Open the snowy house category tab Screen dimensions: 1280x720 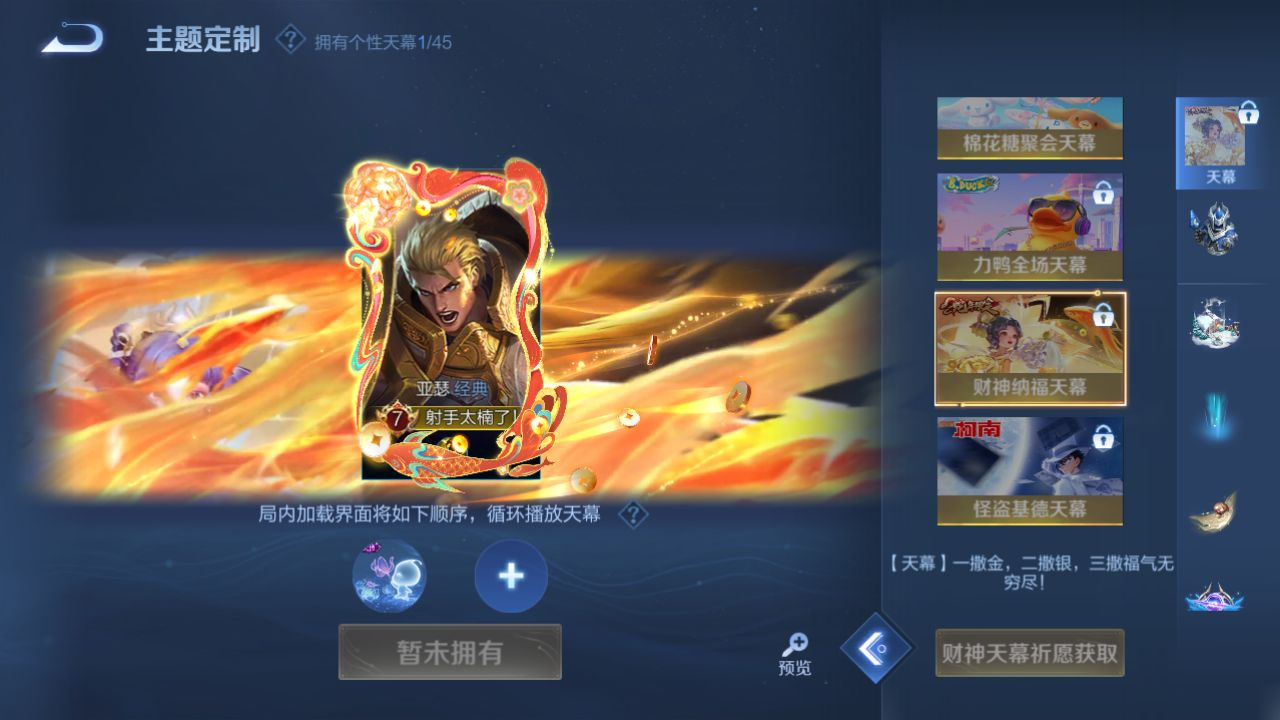pyautogui.click(x=1215, y=323)
